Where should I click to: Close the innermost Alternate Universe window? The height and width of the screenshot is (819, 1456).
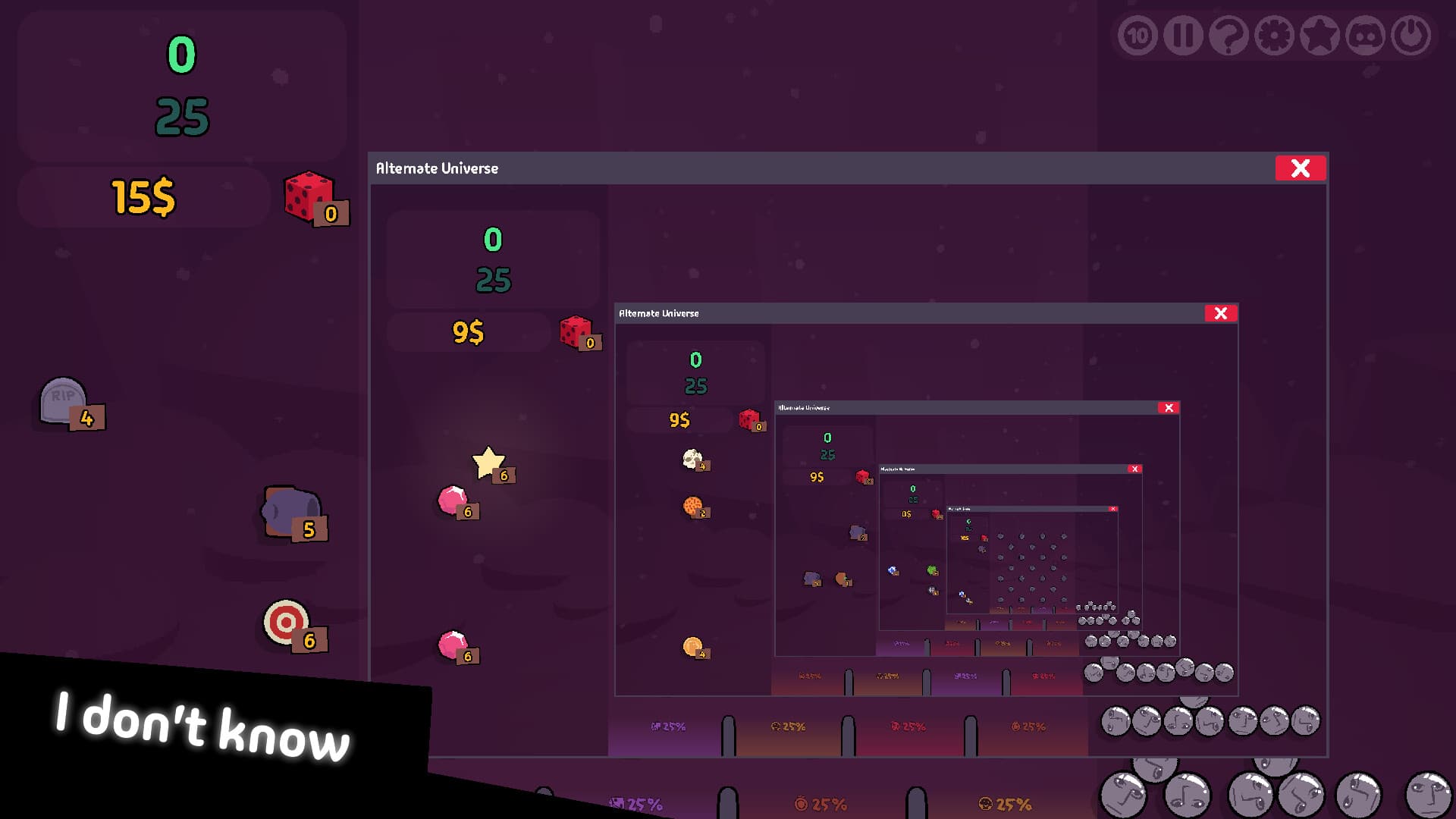pos(1113,508)
